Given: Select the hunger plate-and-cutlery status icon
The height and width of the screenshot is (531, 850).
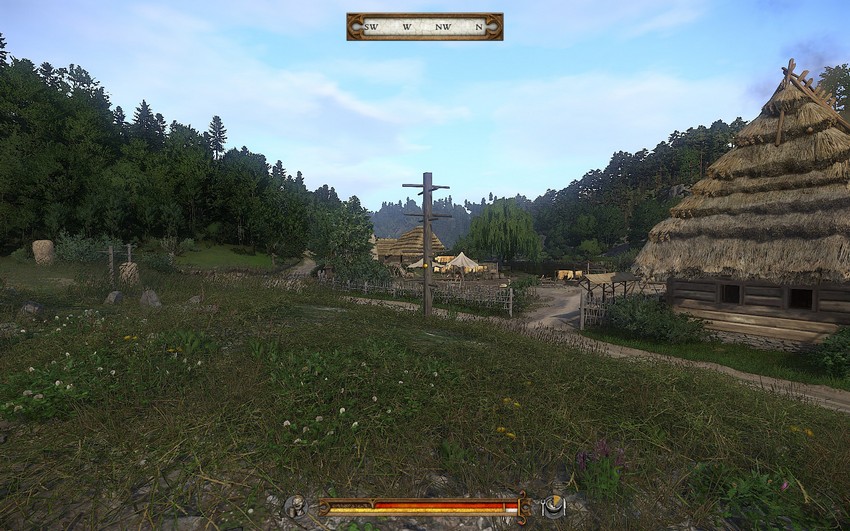Looking at the screenshot, I should [553, 507].
